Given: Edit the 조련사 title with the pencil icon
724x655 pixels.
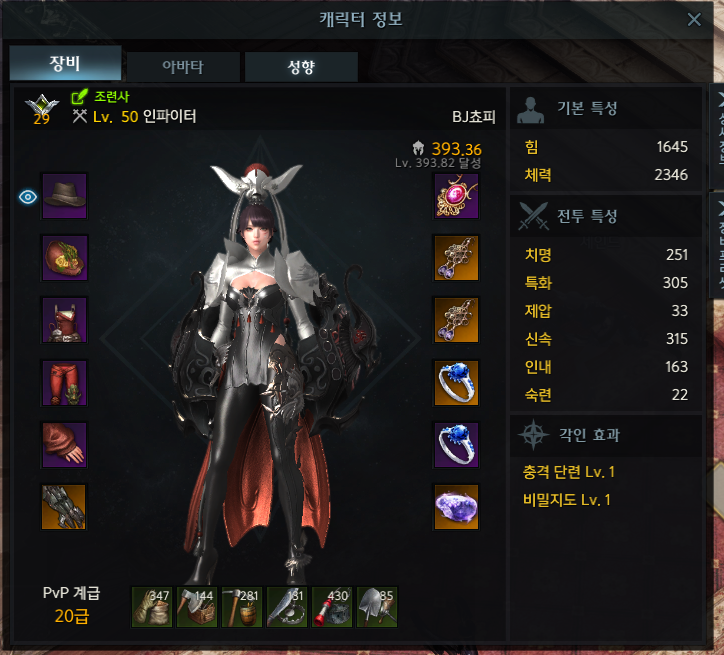Looking at the screenshot, I should pos(80,97).
